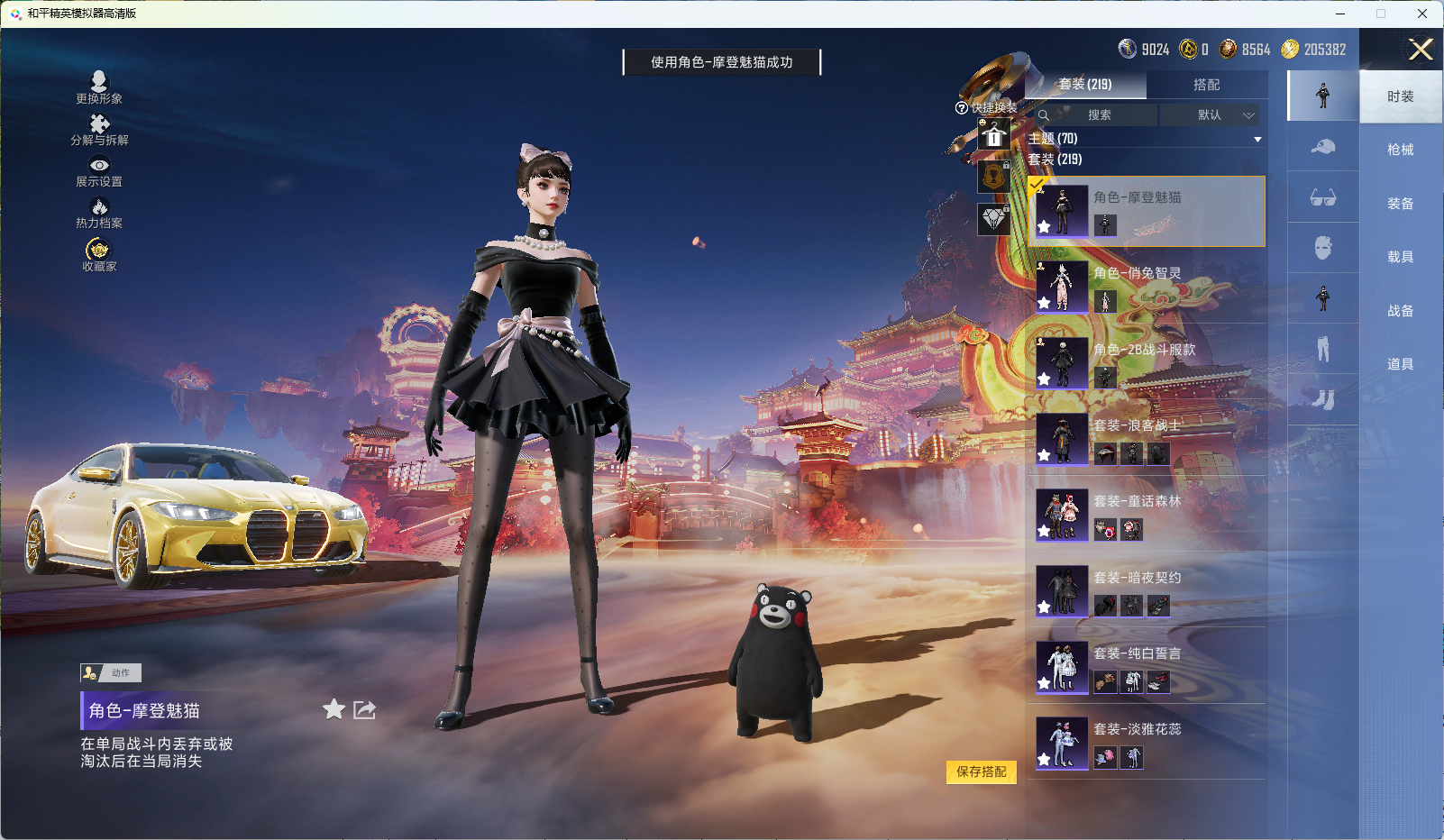Uncheck the equipped 角色-摩登魅猫 suit checkmark

click(x=1037, y=185)
